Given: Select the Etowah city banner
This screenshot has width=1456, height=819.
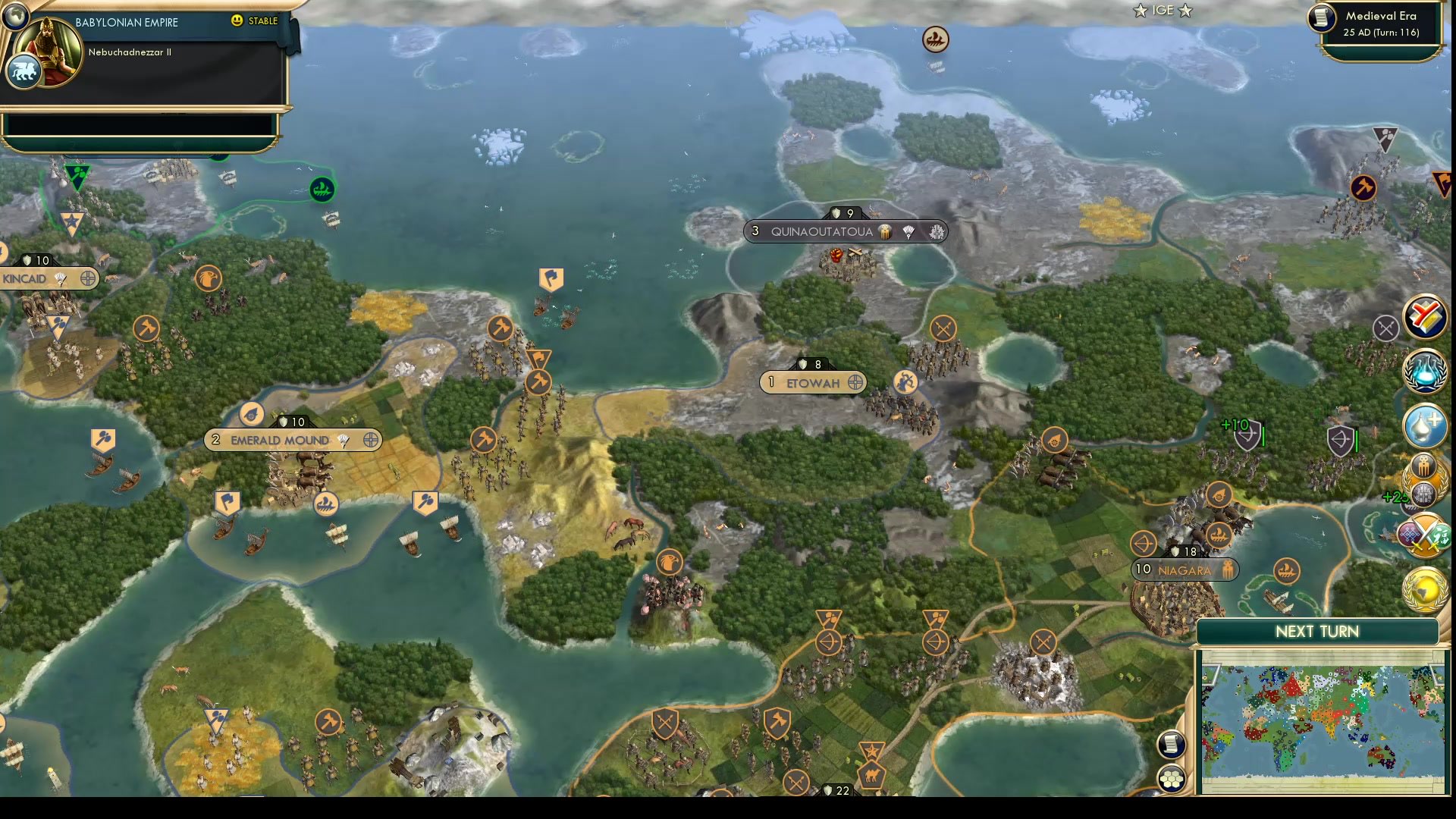Looking at the screenshot, I should 811,382.
